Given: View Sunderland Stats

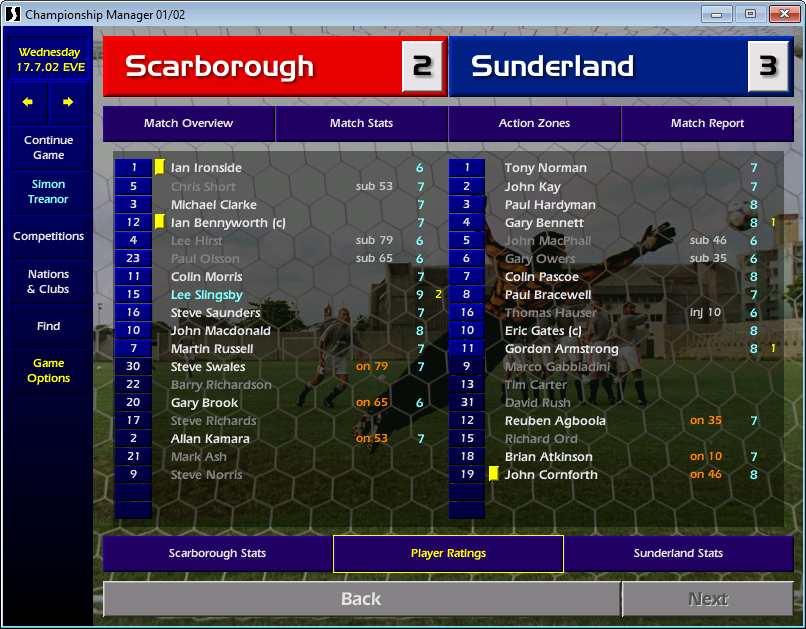Looking at the screenshot, I should (x=678, y=553).
